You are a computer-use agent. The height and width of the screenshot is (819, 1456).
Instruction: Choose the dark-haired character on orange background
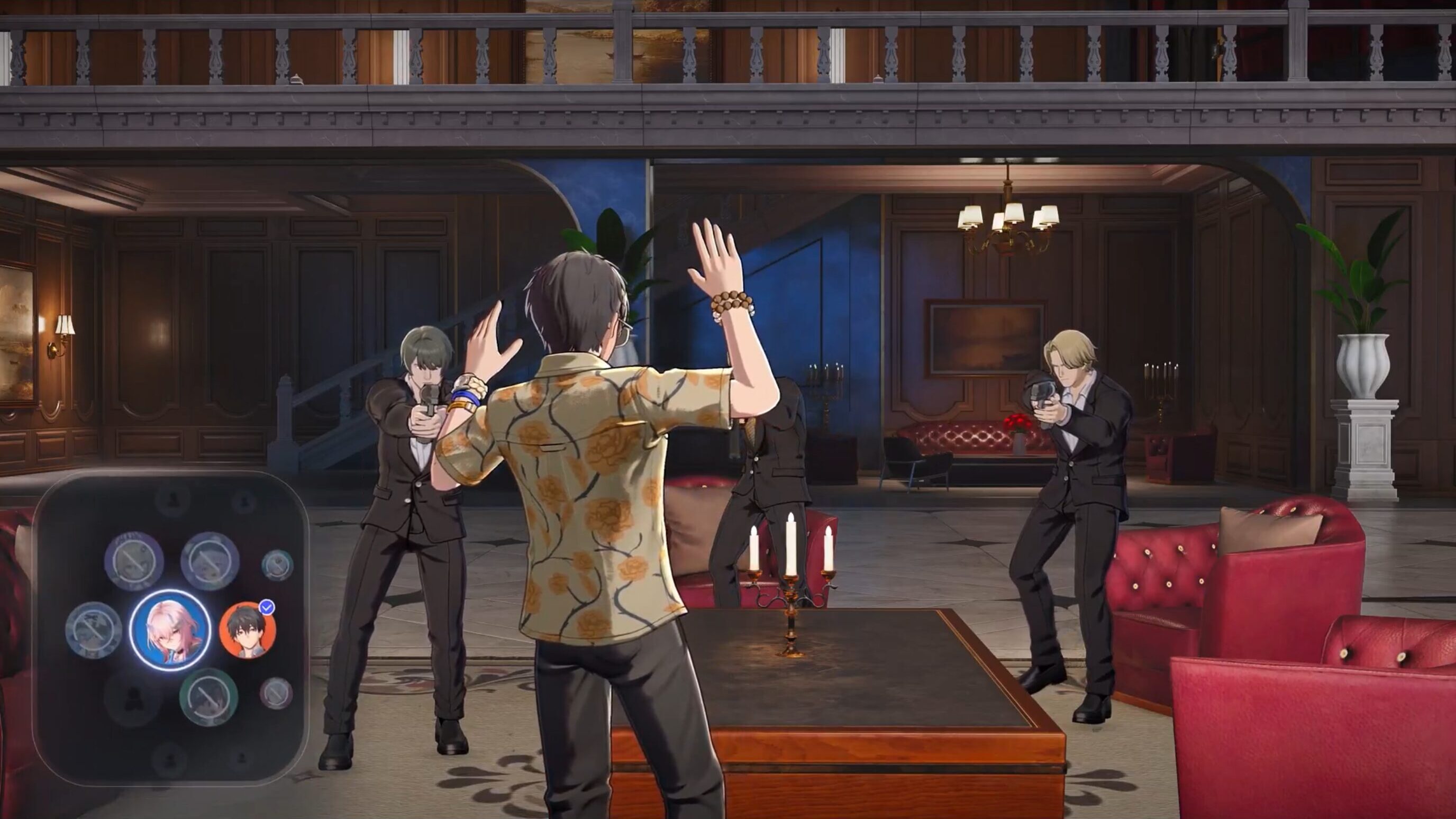click(x=248, y=630)
